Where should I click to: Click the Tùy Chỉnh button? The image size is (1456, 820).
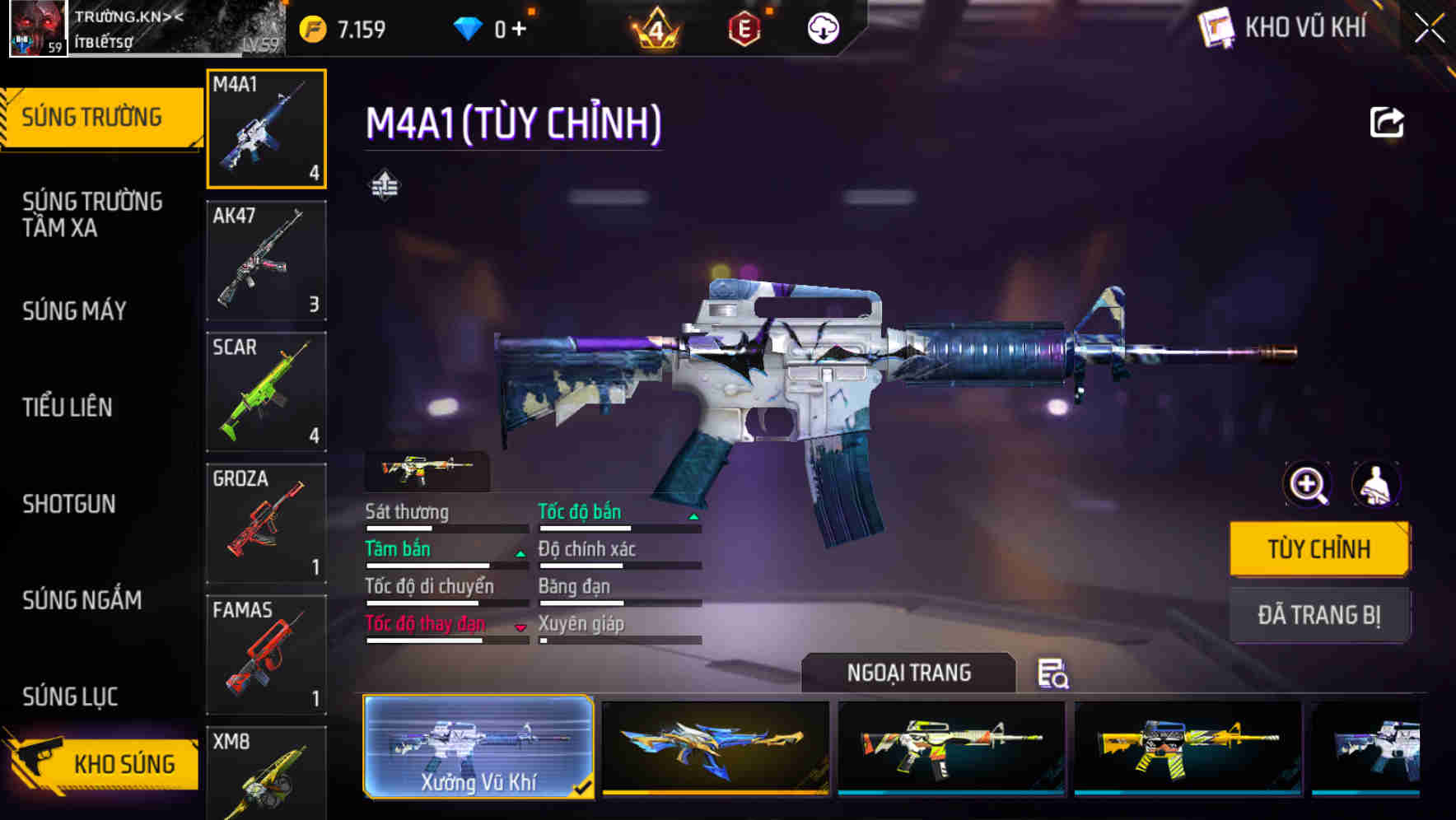pos(1318,547)
